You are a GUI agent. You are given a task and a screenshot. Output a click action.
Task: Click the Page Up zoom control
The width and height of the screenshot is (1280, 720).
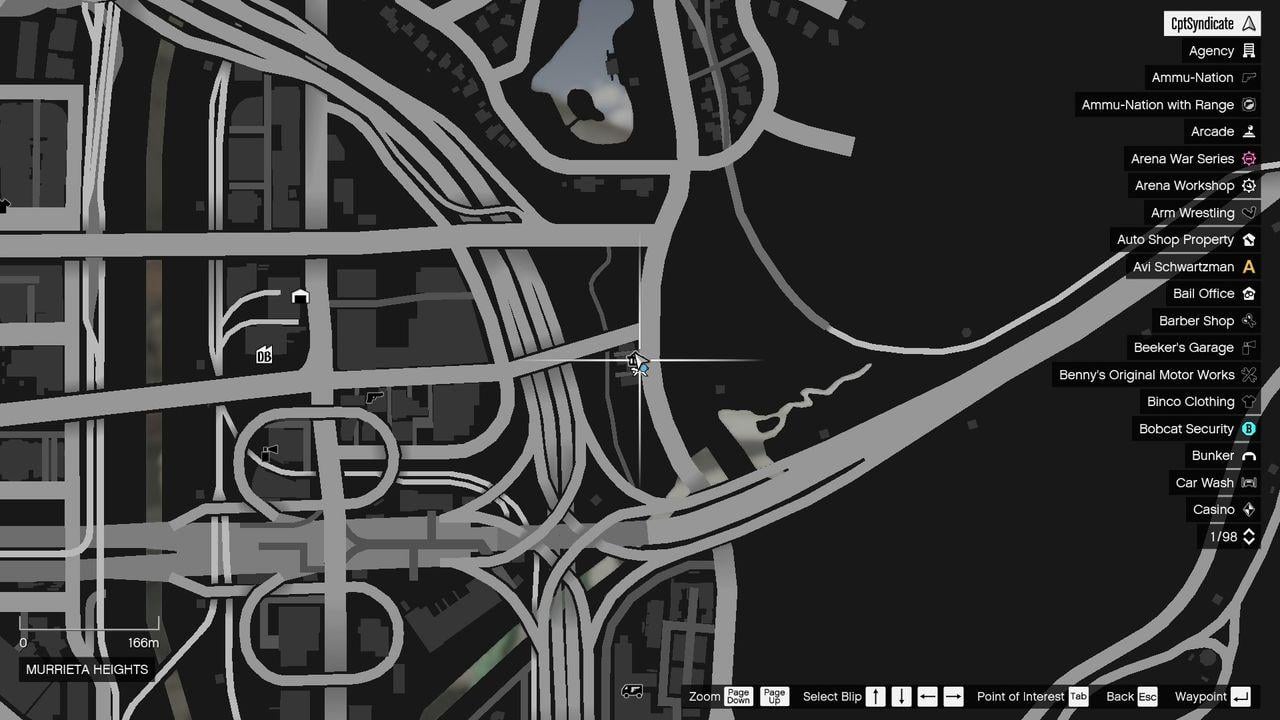[x=774, y=696]
